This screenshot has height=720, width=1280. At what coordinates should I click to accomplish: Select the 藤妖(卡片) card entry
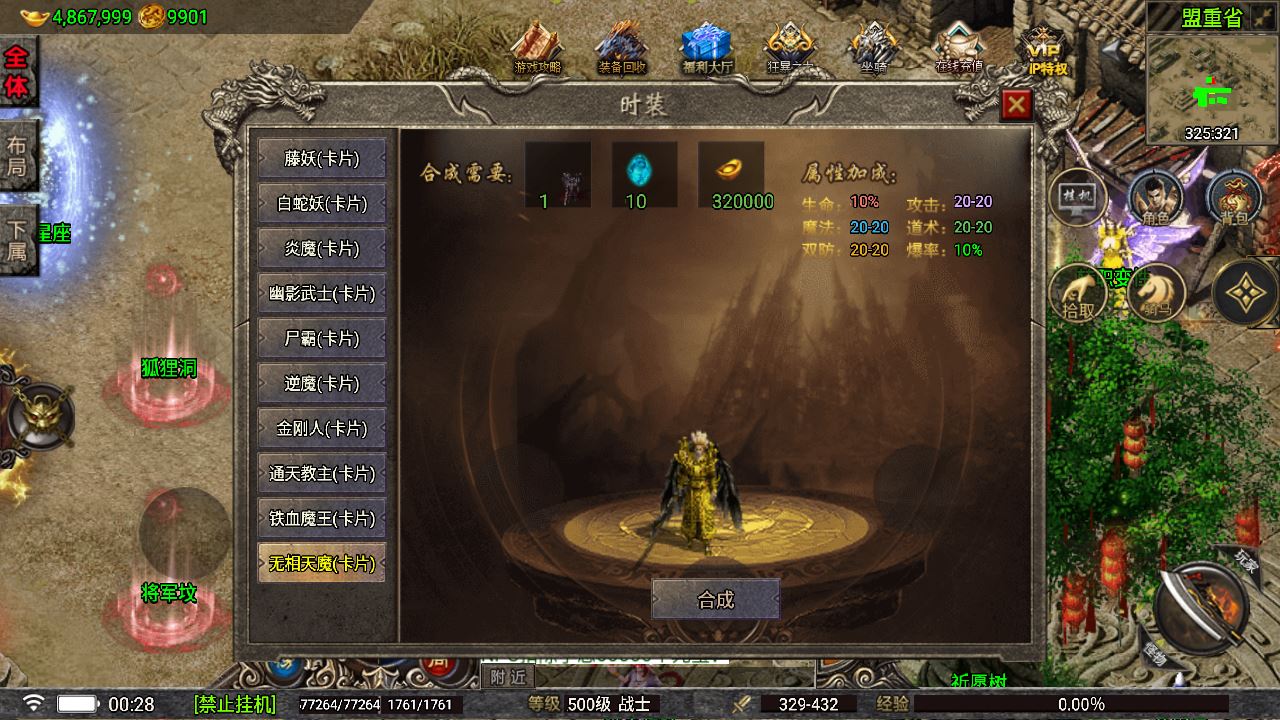(x=321, y=158)
